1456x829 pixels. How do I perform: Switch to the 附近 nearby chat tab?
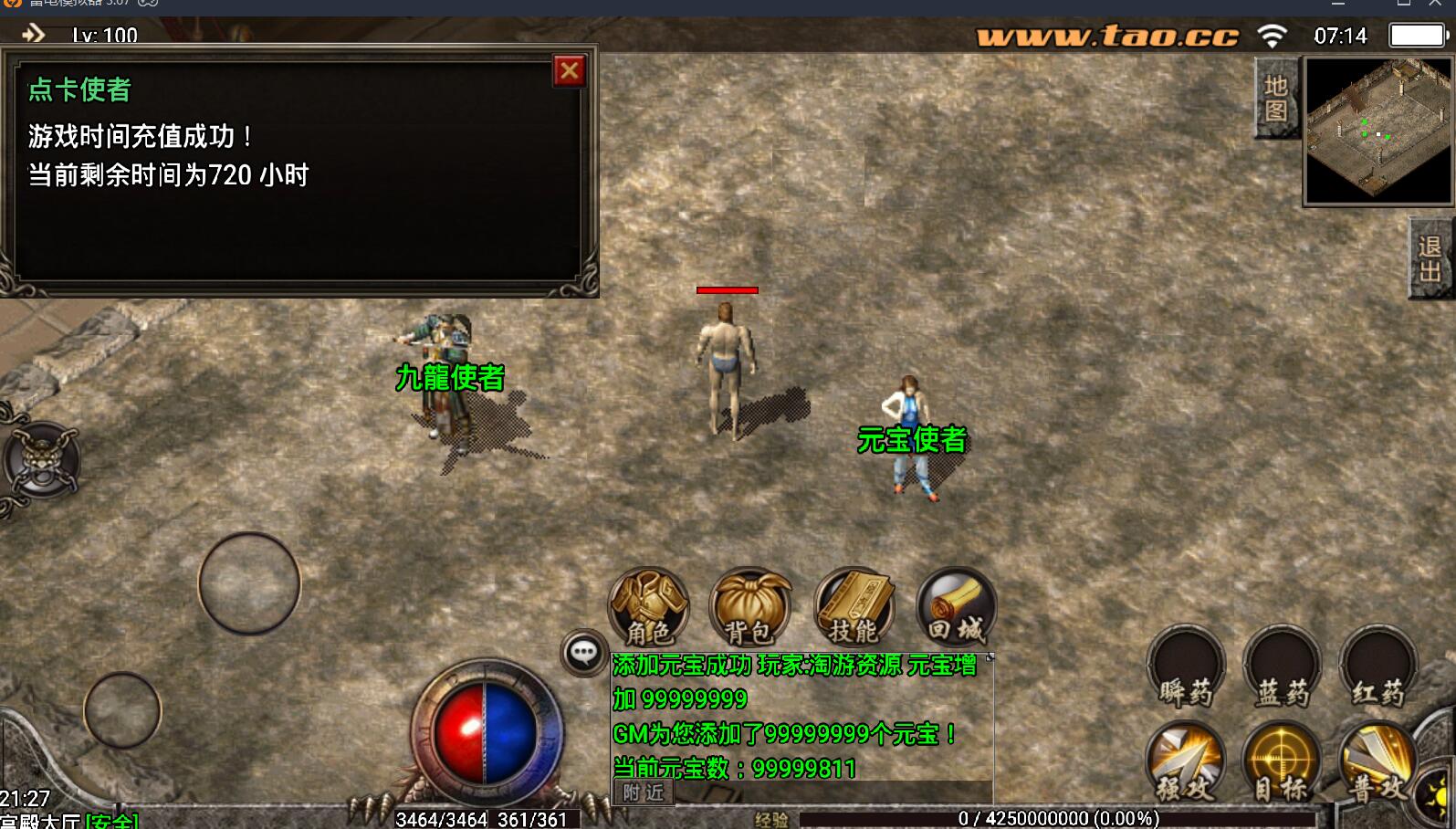pyautogui.click(x=644, y=792)
